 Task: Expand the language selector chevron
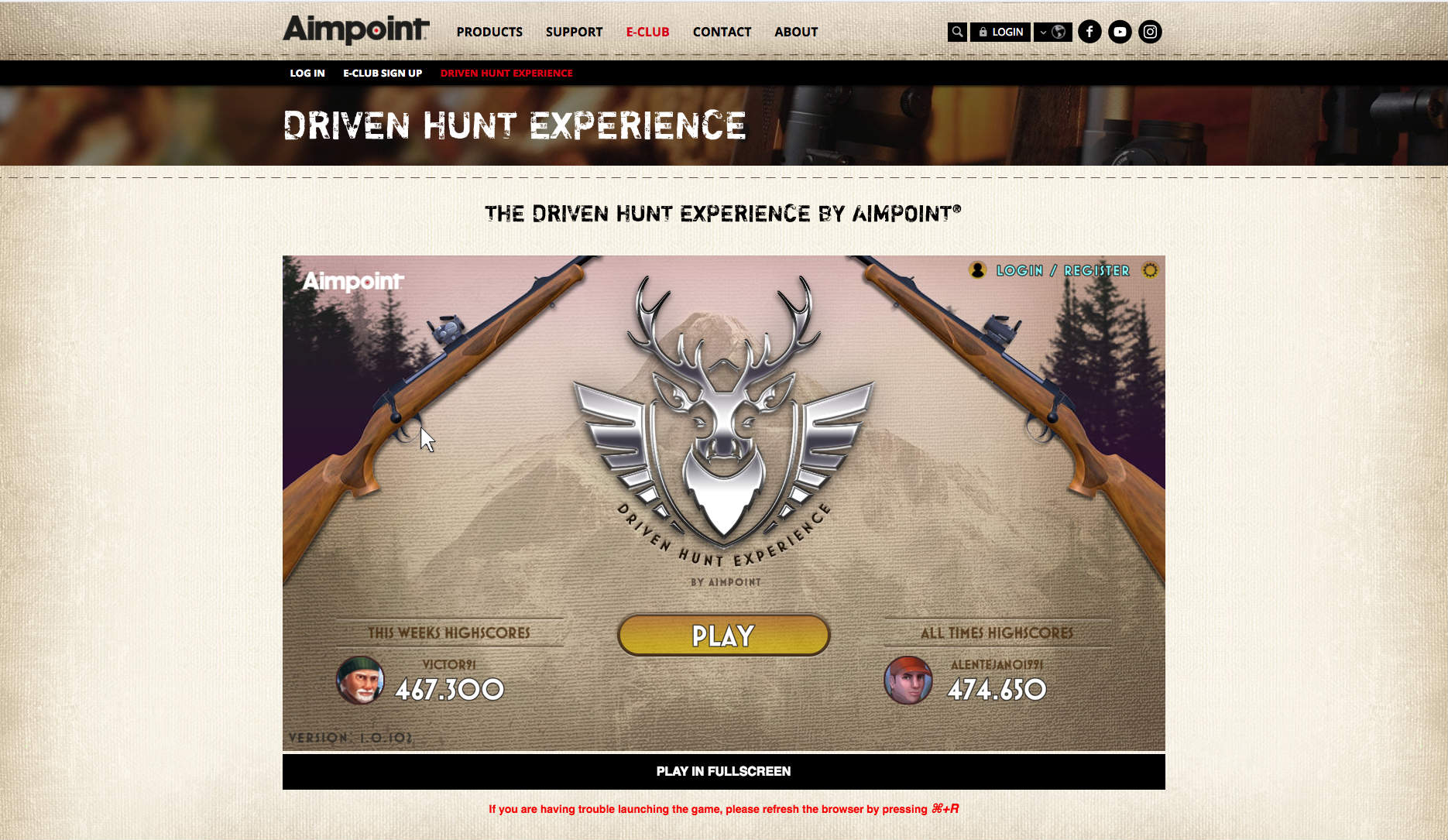point(1043,32)
